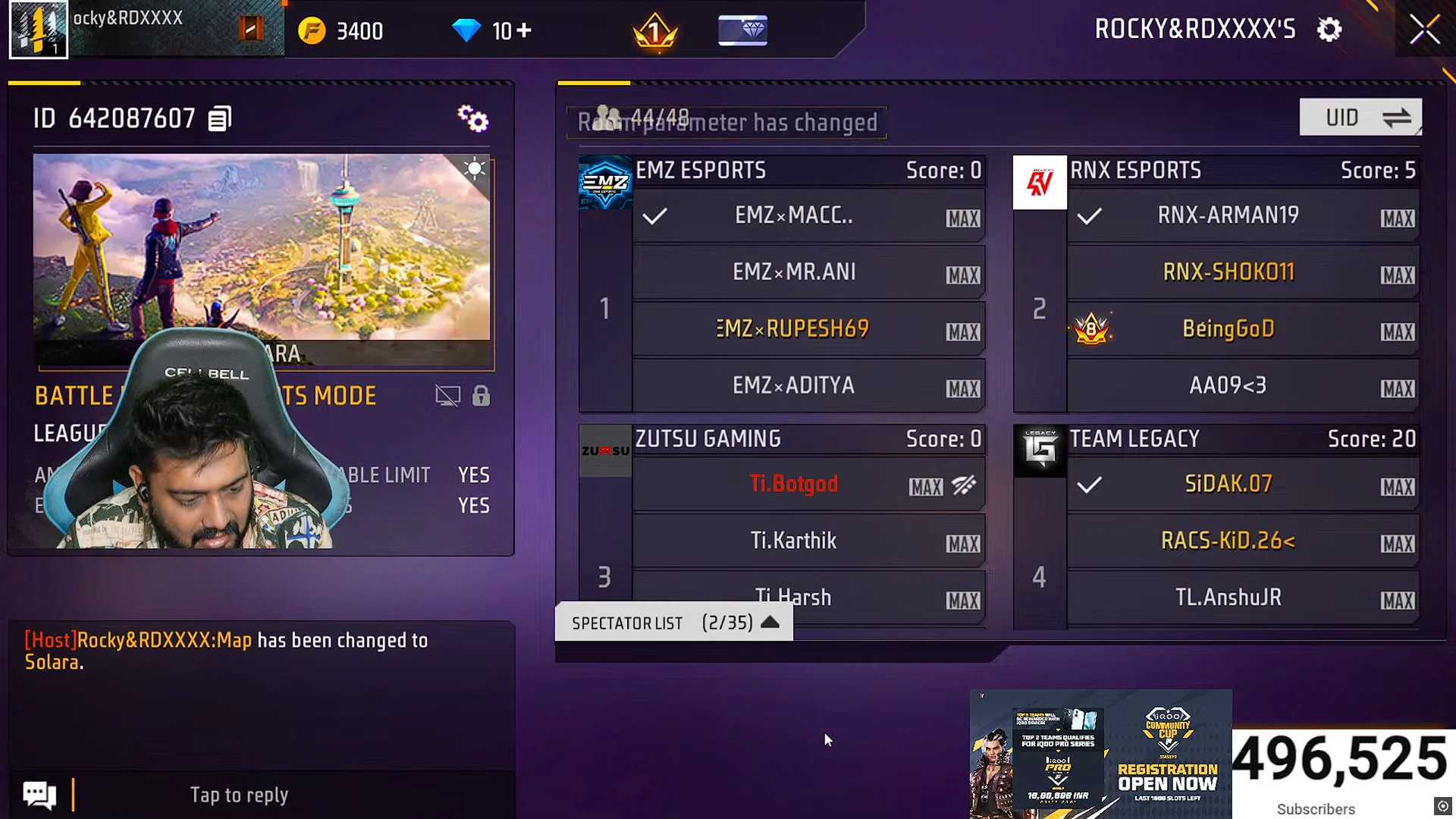Screen dimensions: 1456x819
Task: Adjust map brightness via the sun icon
Action: pyautogui.click(x=474, y=168)
